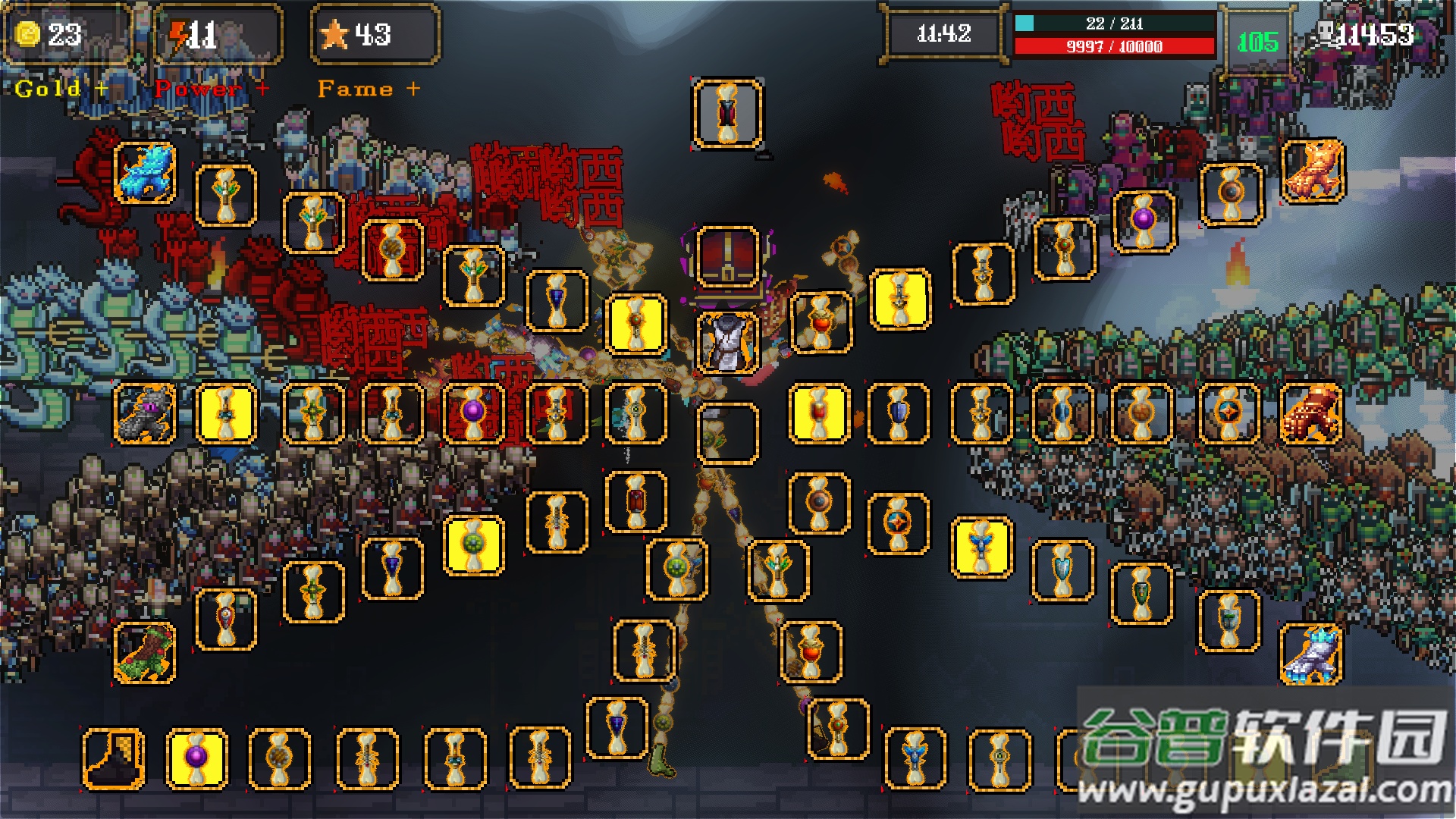Screen dimensions: 1456x819
Task: Pick the orange armored gauntlet icon
Action: [x=1311, y=413]
